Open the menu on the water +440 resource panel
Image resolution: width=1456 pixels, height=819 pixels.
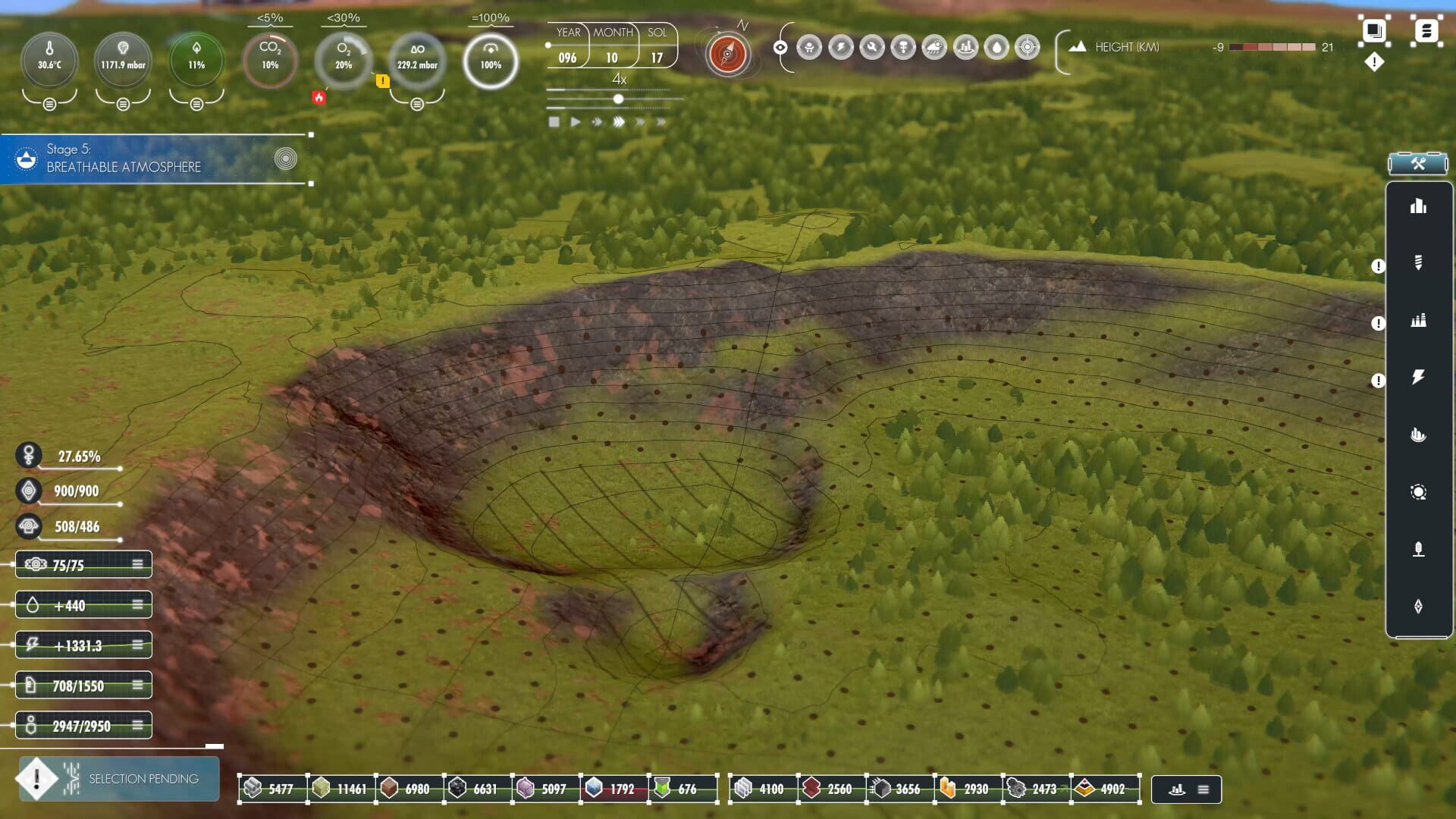click(136, 604)
